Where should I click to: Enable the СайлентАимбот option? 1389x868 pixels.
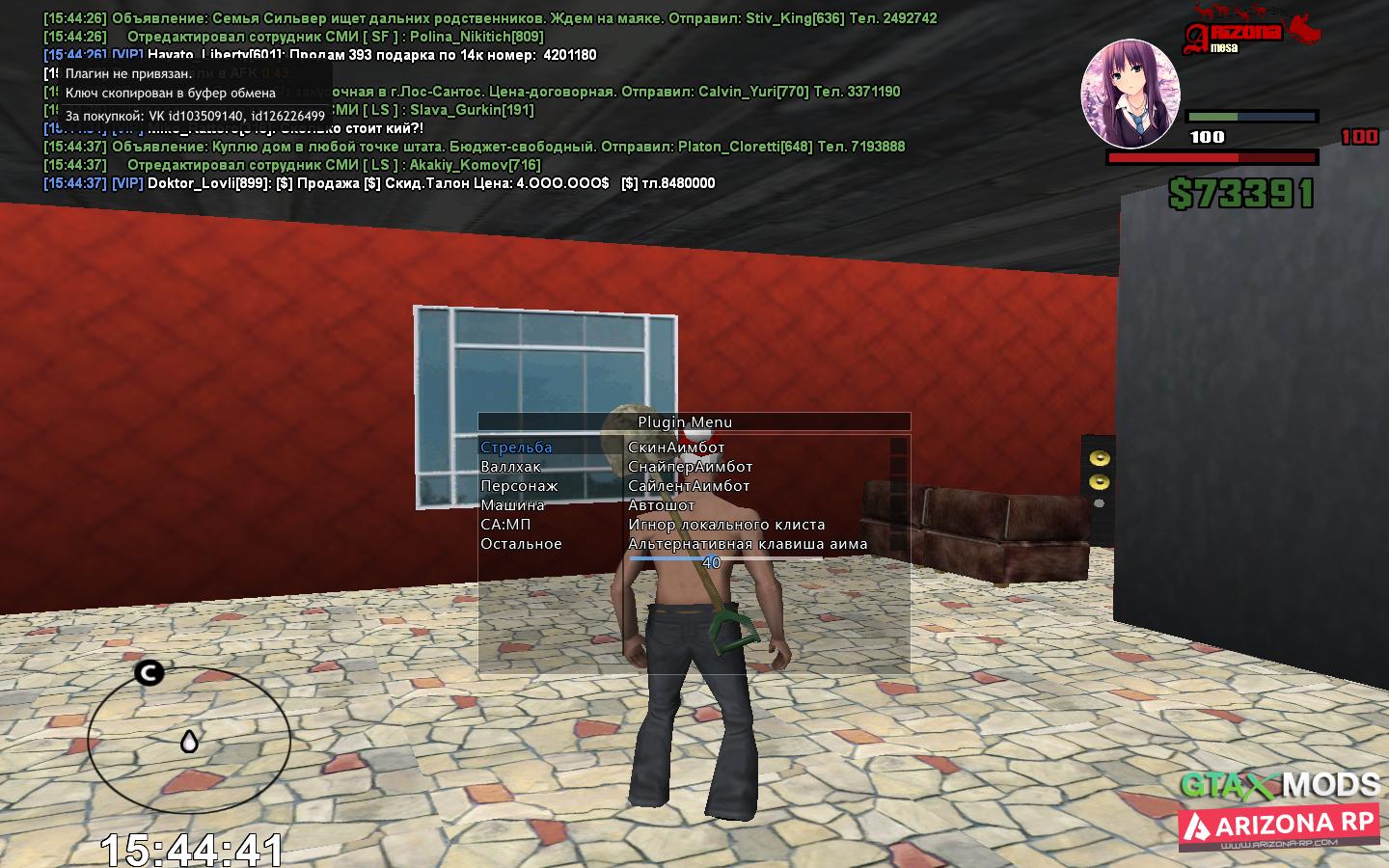[689, 486]
